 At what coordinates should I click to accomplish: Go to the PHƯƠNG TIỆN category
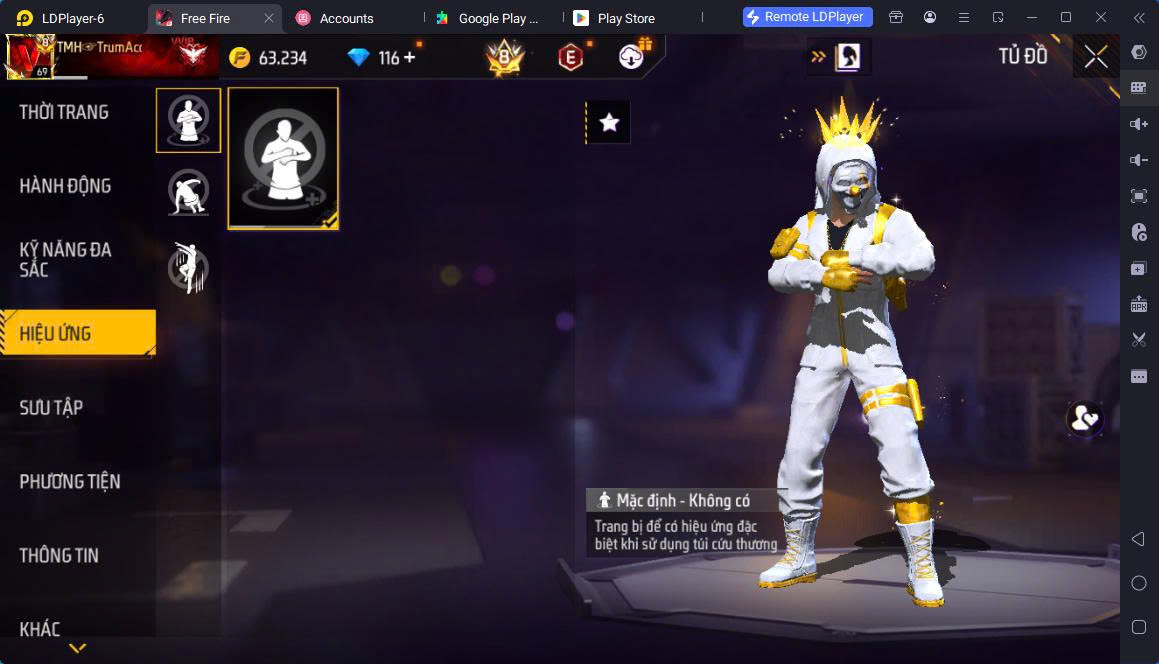click(x=70, y=481)
